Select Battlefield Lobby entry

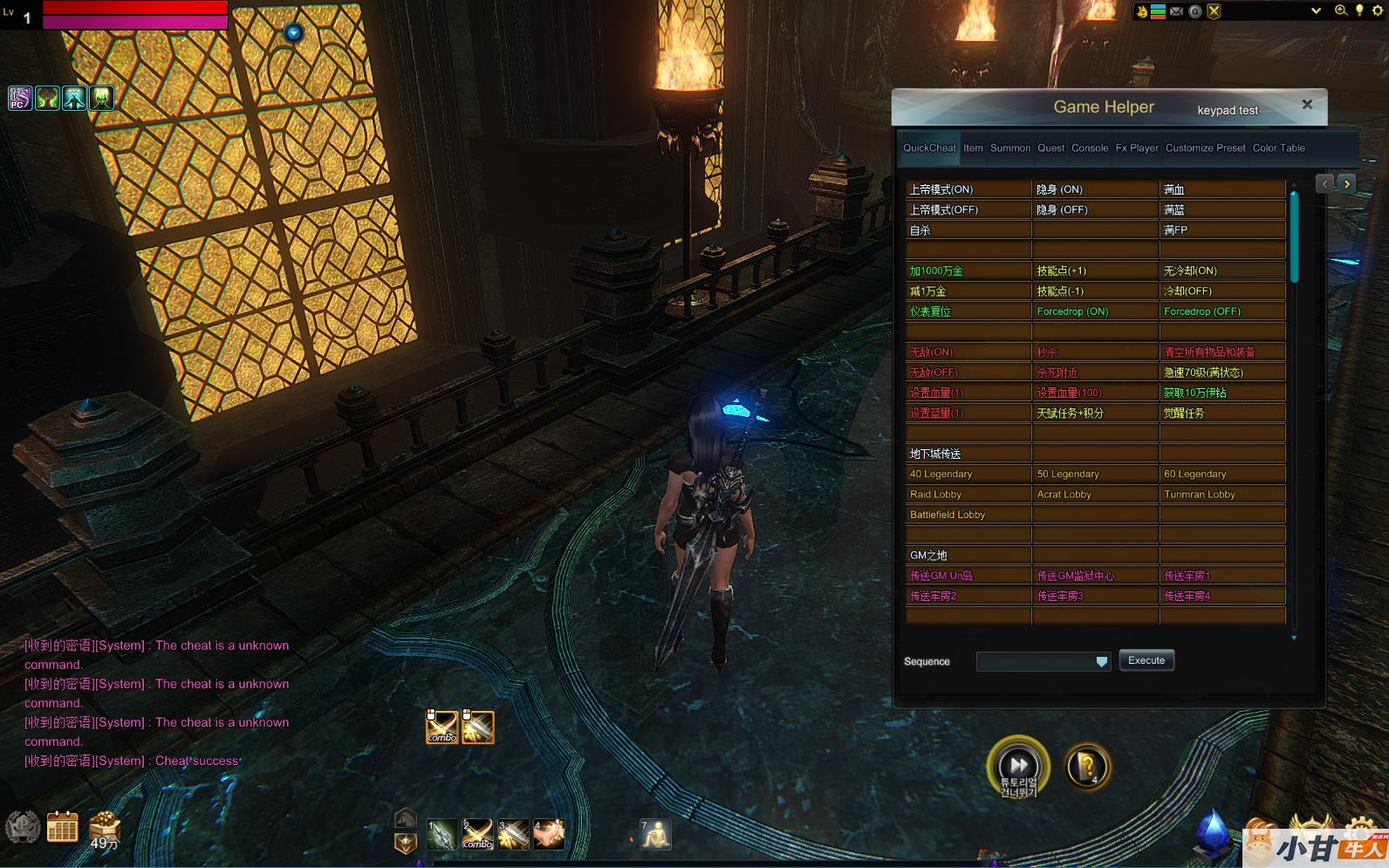tap(947, 515)
